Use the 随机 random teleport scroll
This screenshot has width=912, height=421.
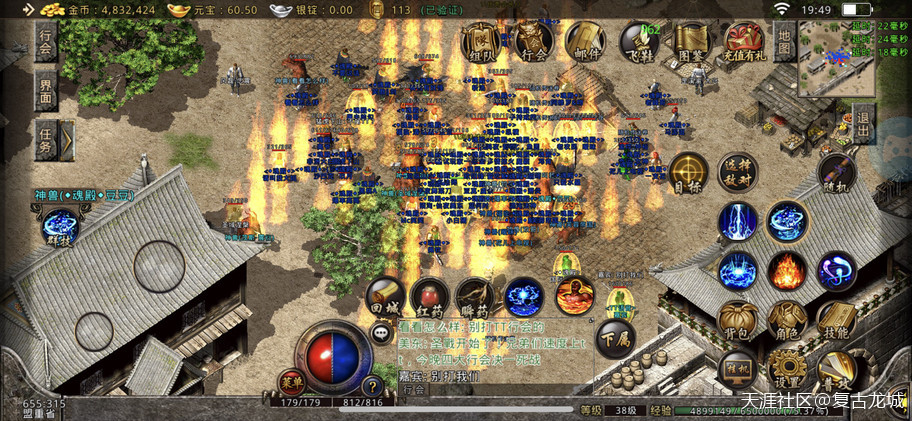pos(836,173)
